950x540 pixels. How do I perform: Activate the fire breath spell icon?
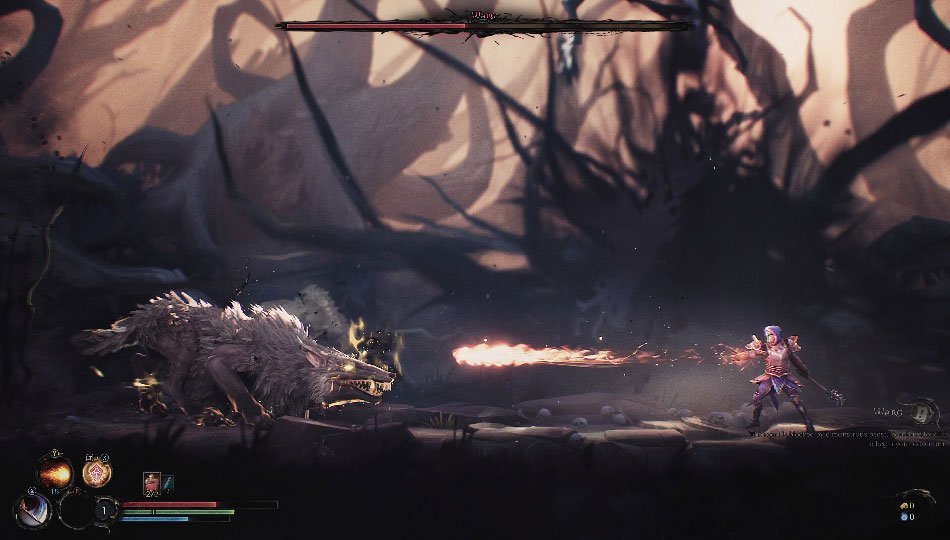click(55, 471)
